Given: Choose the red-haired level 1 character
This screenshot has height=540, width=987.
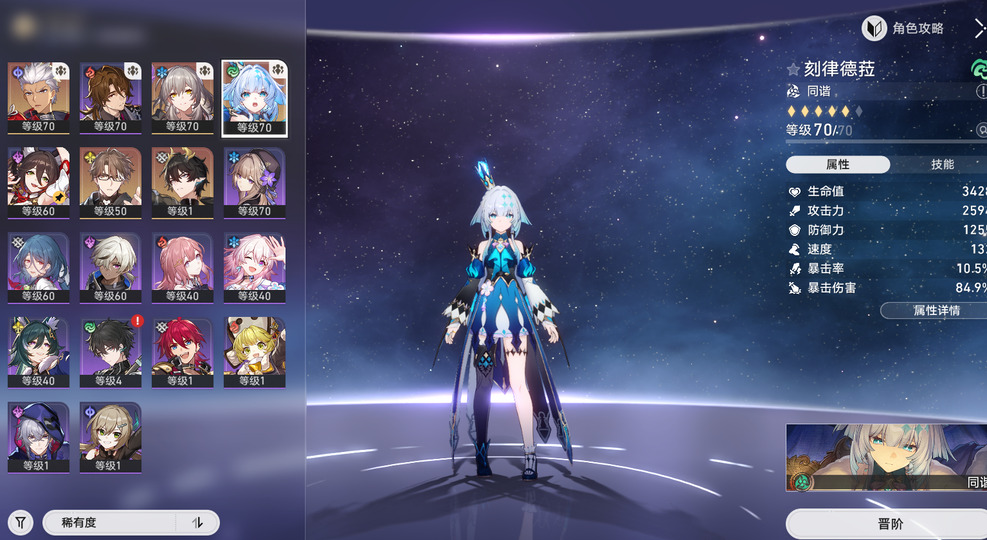Looking at the screenshot, I should (182, 352).
